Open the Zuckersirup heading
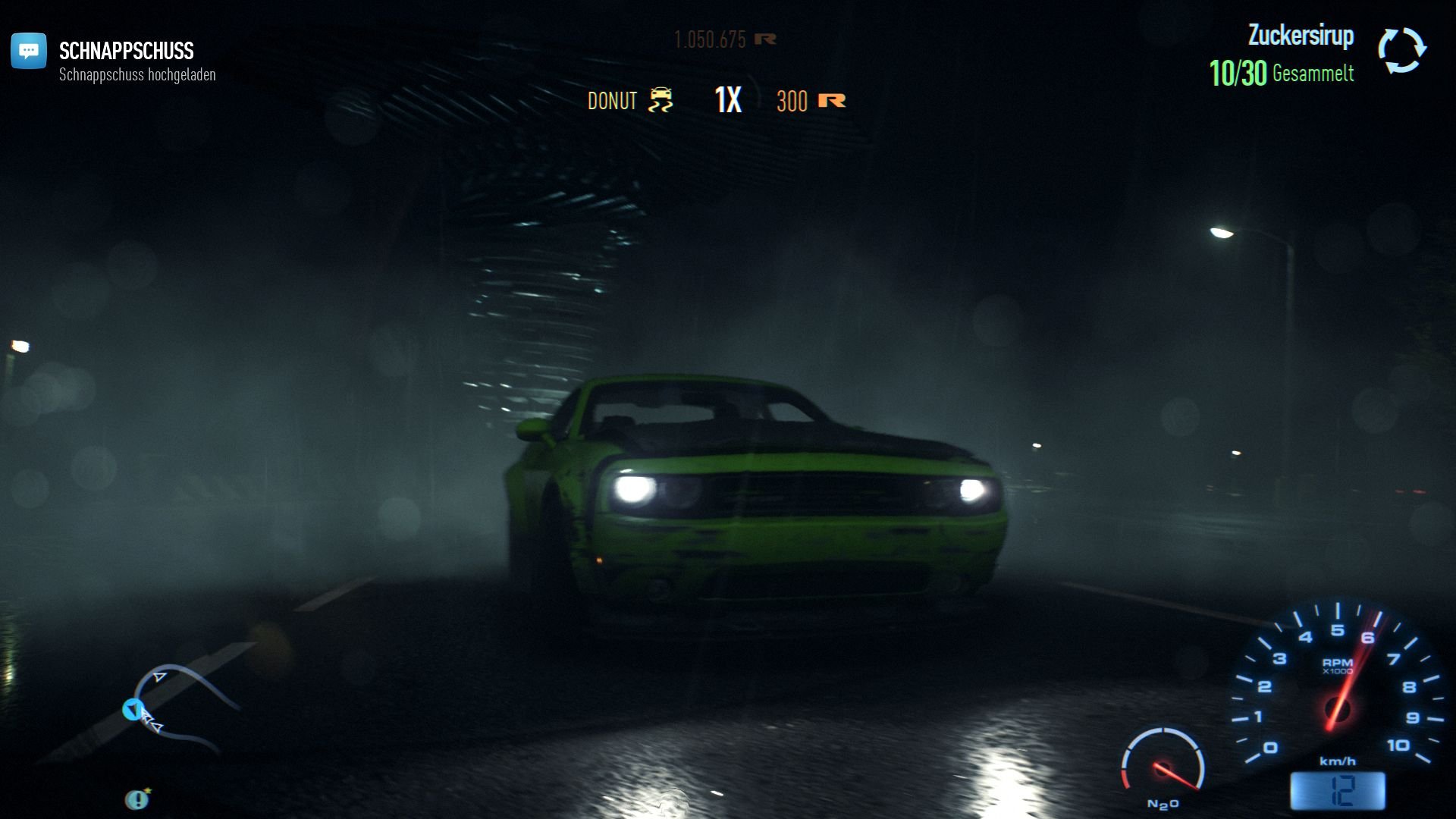Screen dimensions: 1456x819 pos(1301,34)
